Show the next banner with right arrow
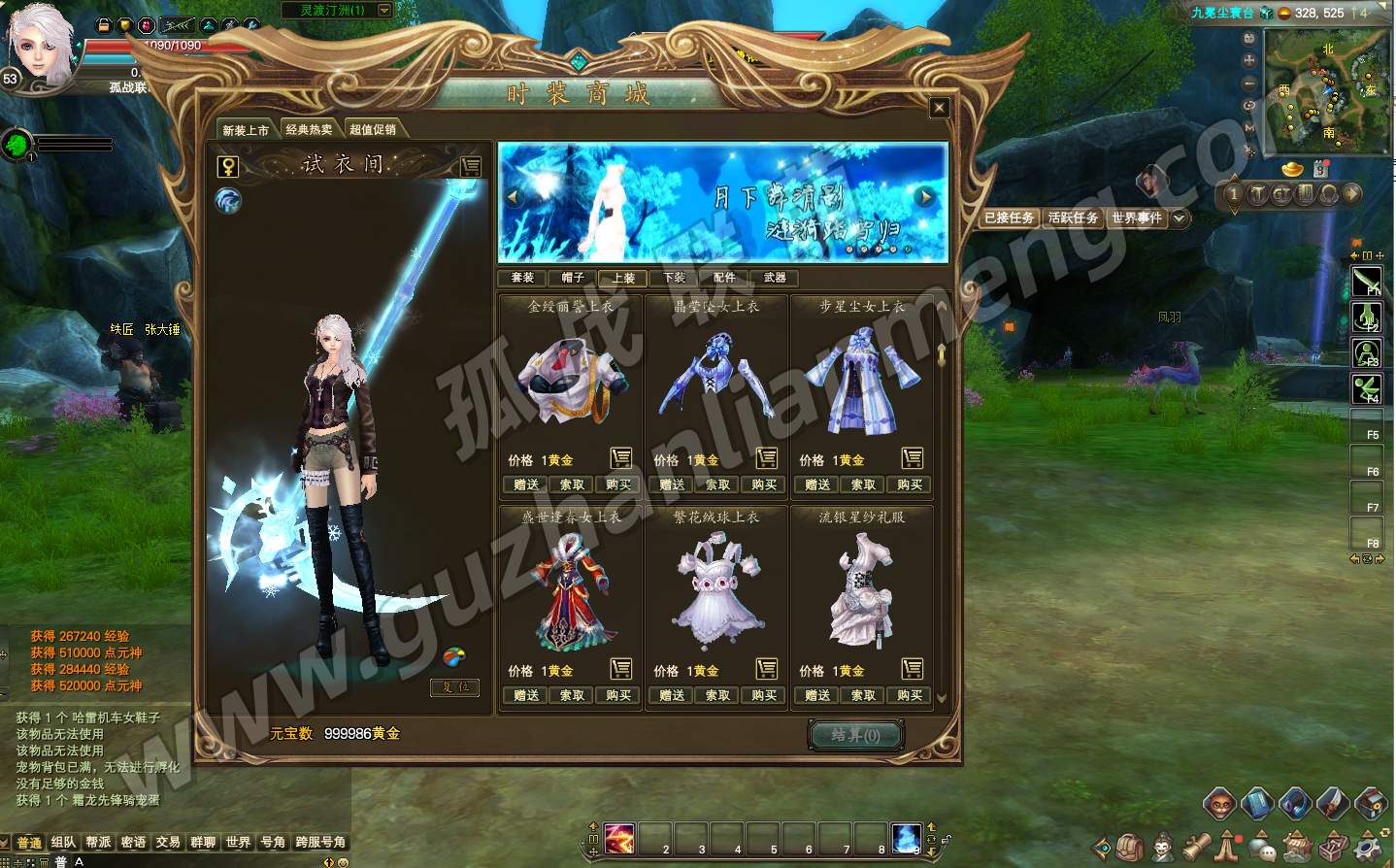The width and height of the screenshot is (1396, 868). 926,197
